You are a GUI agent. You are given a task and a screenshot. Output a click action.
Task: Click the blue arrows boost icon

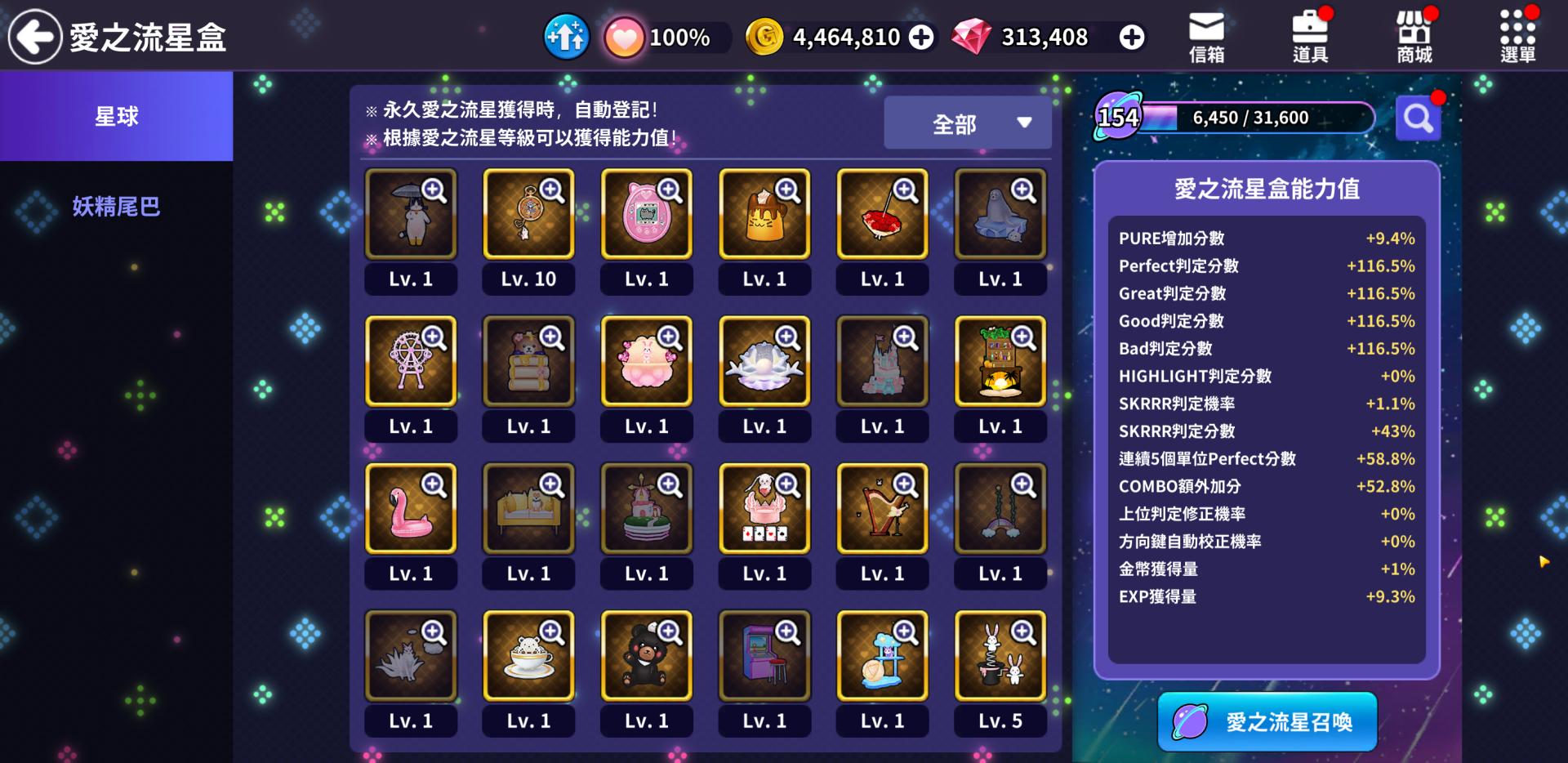(566, 37)
